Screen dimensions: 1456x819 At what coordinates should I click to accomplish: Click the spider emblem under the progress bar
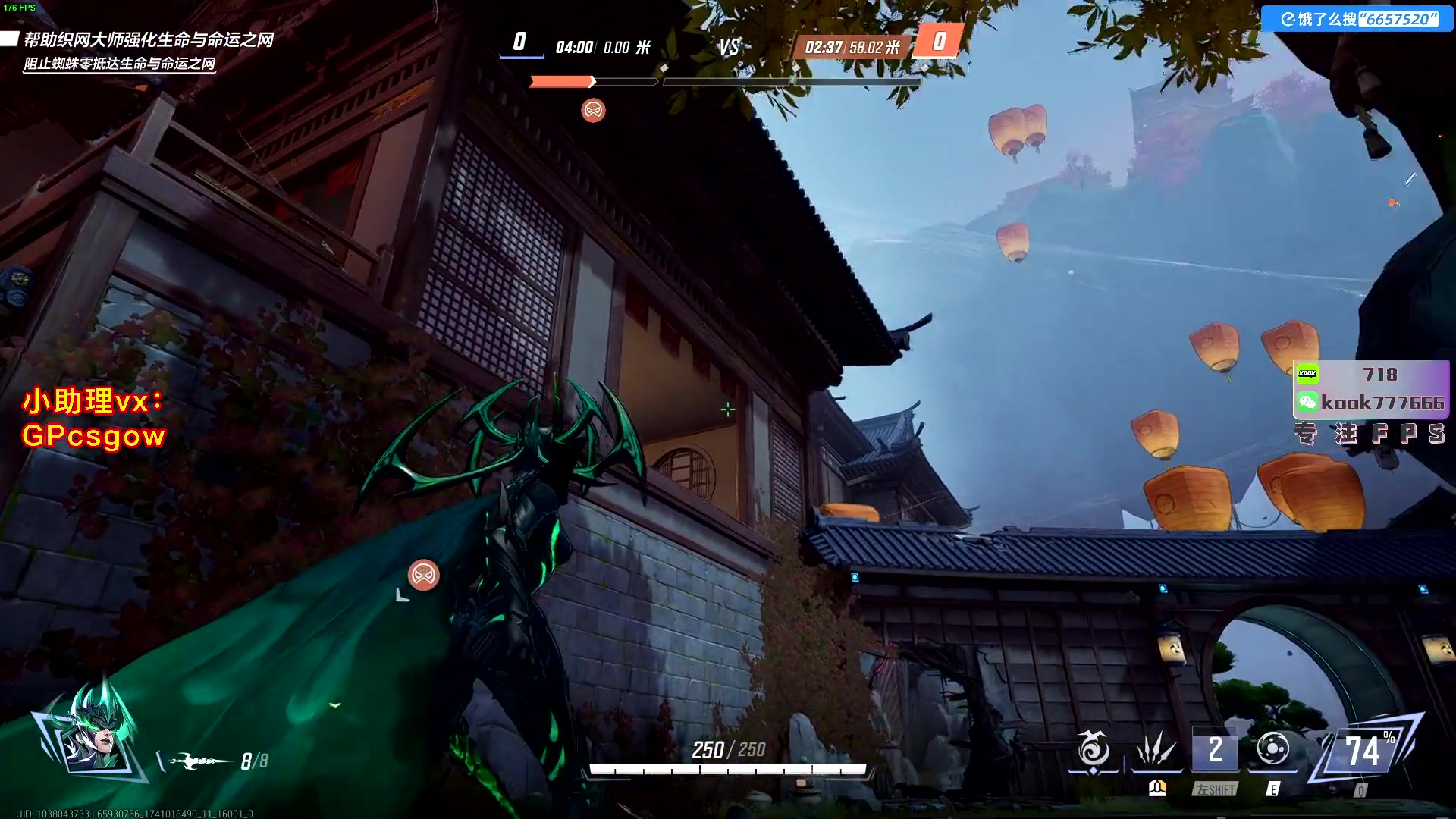[593, 111]
